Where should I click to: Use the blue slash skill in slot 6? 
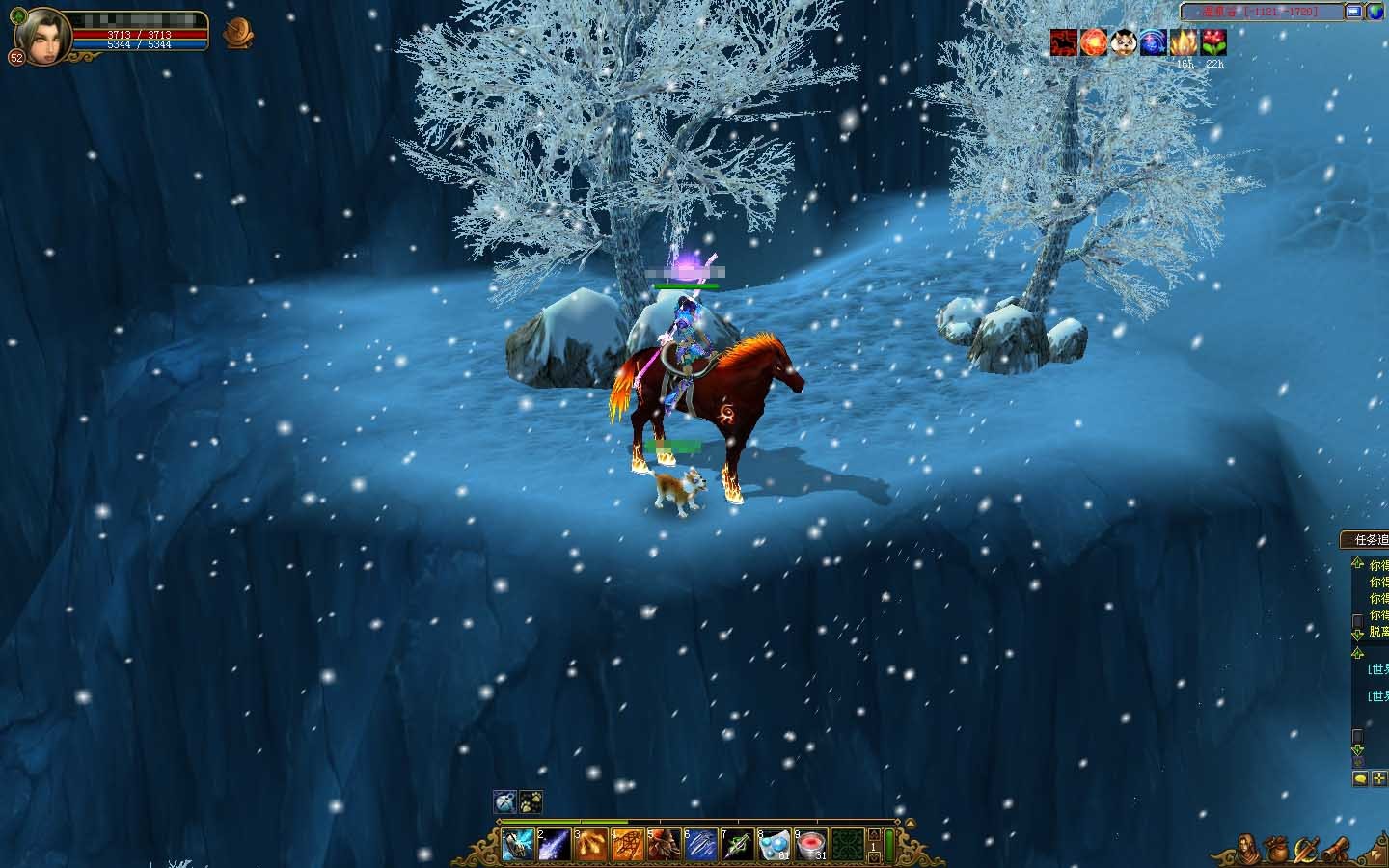700,846
